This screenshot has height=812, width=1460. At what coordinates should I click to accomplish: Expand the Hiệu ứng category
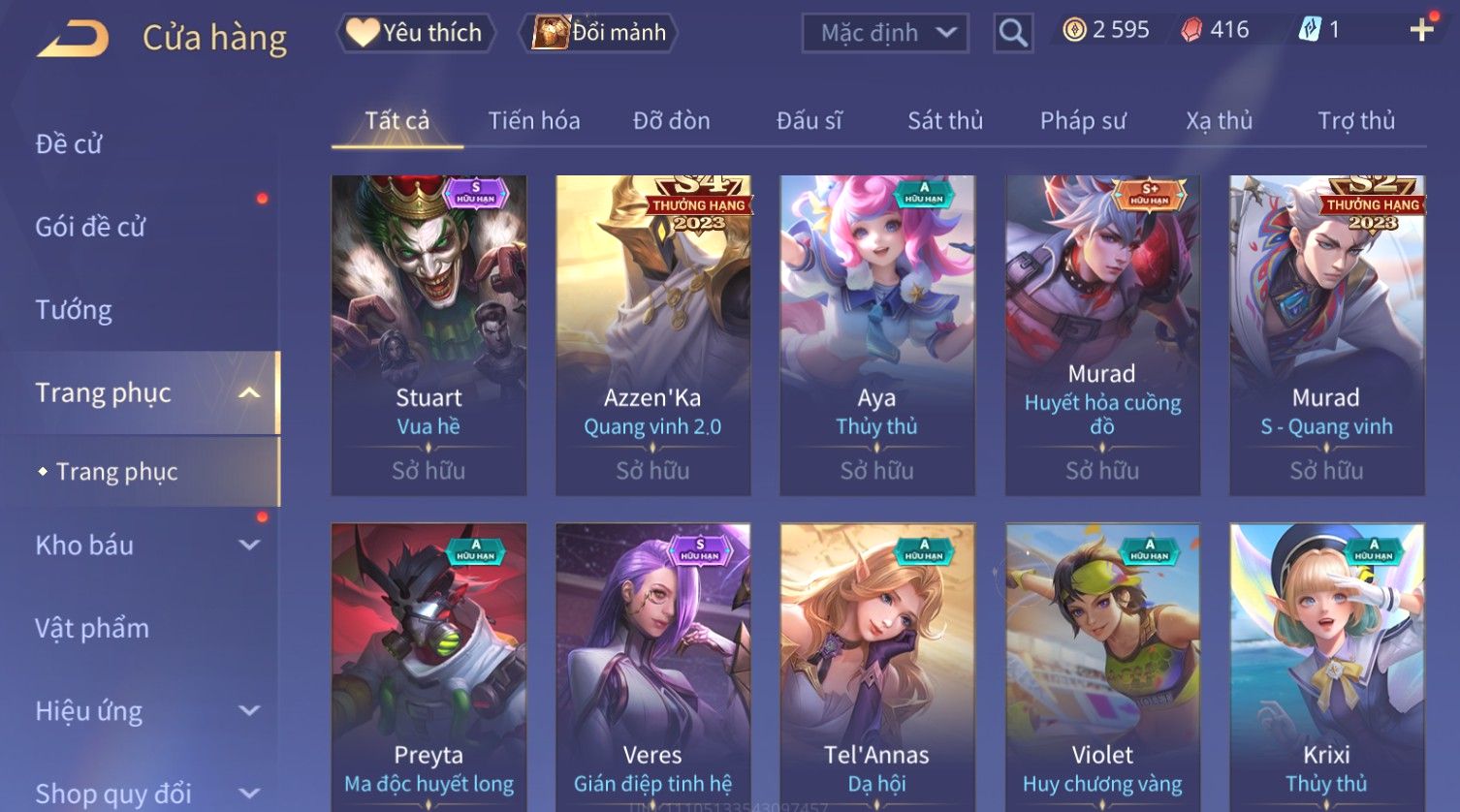145,711
